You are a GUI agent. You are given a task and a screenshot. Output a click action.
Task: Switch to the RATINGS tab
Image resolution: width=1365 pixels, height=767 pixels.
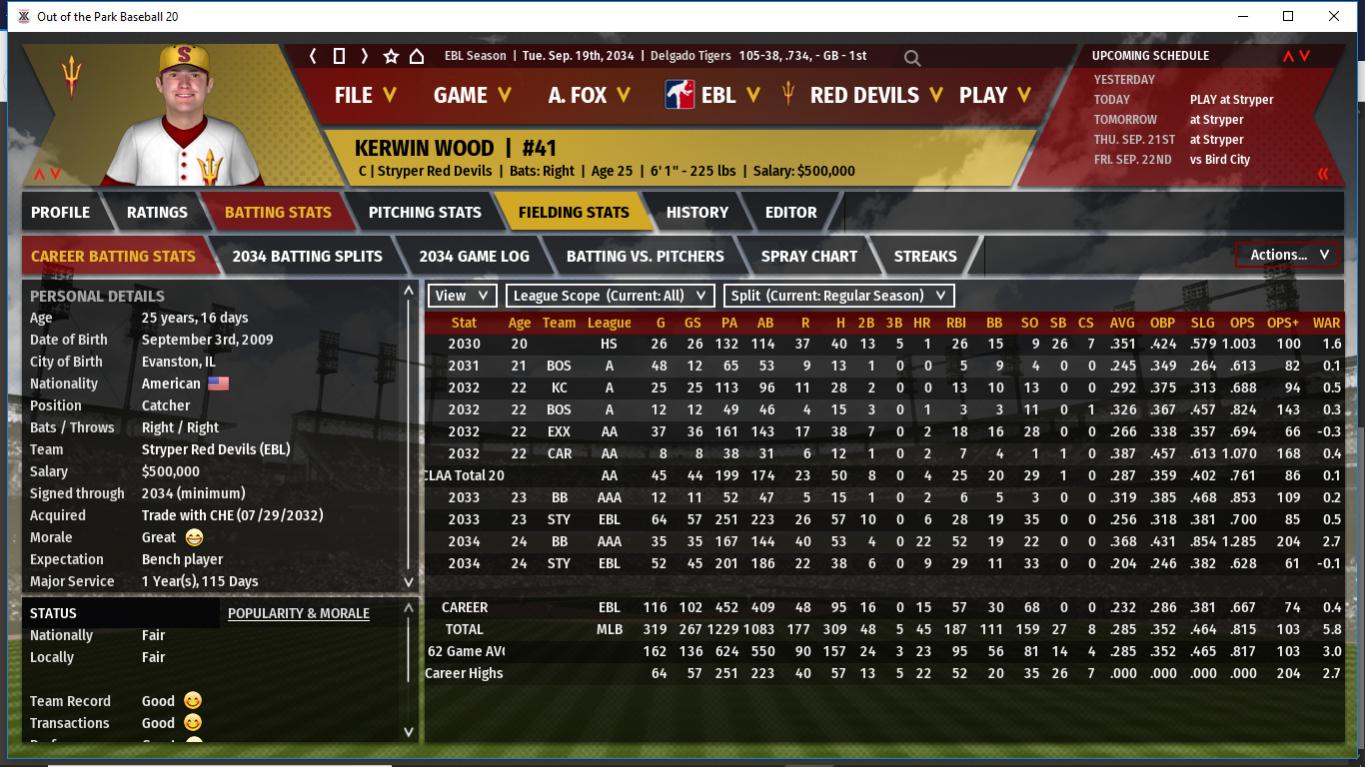(x=157, y=212)
